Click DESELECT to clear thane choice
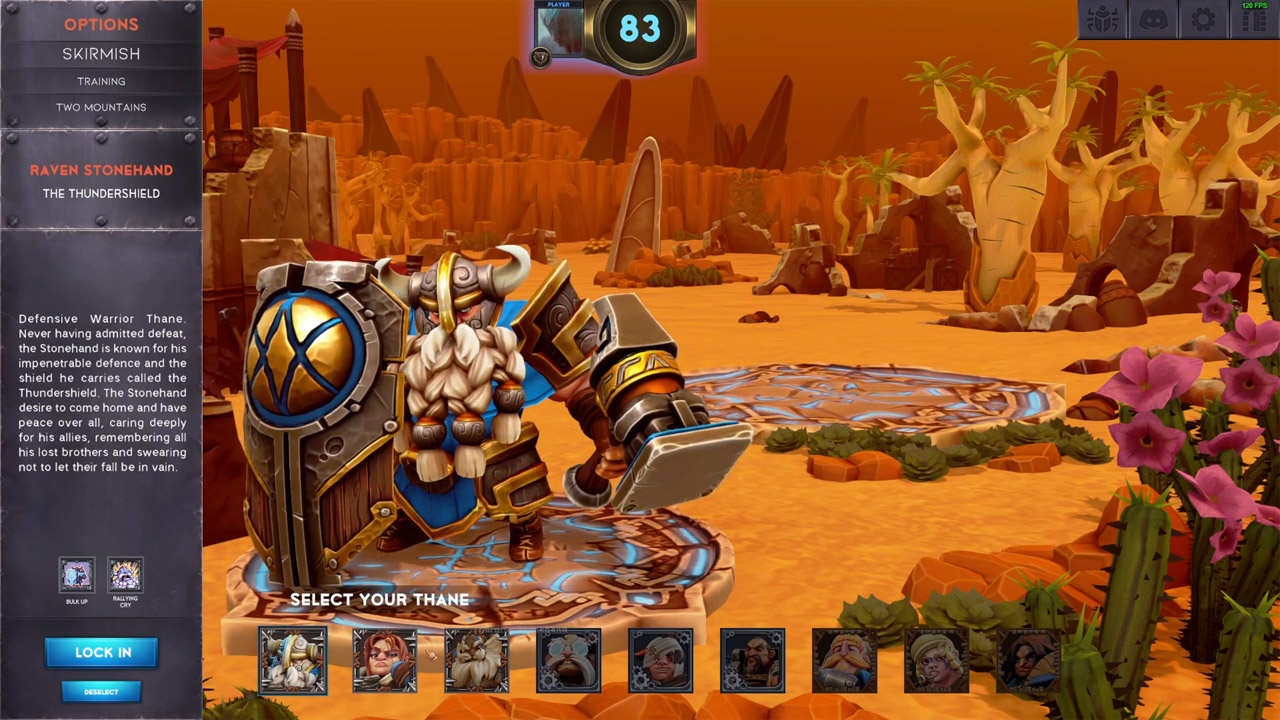 101,691
